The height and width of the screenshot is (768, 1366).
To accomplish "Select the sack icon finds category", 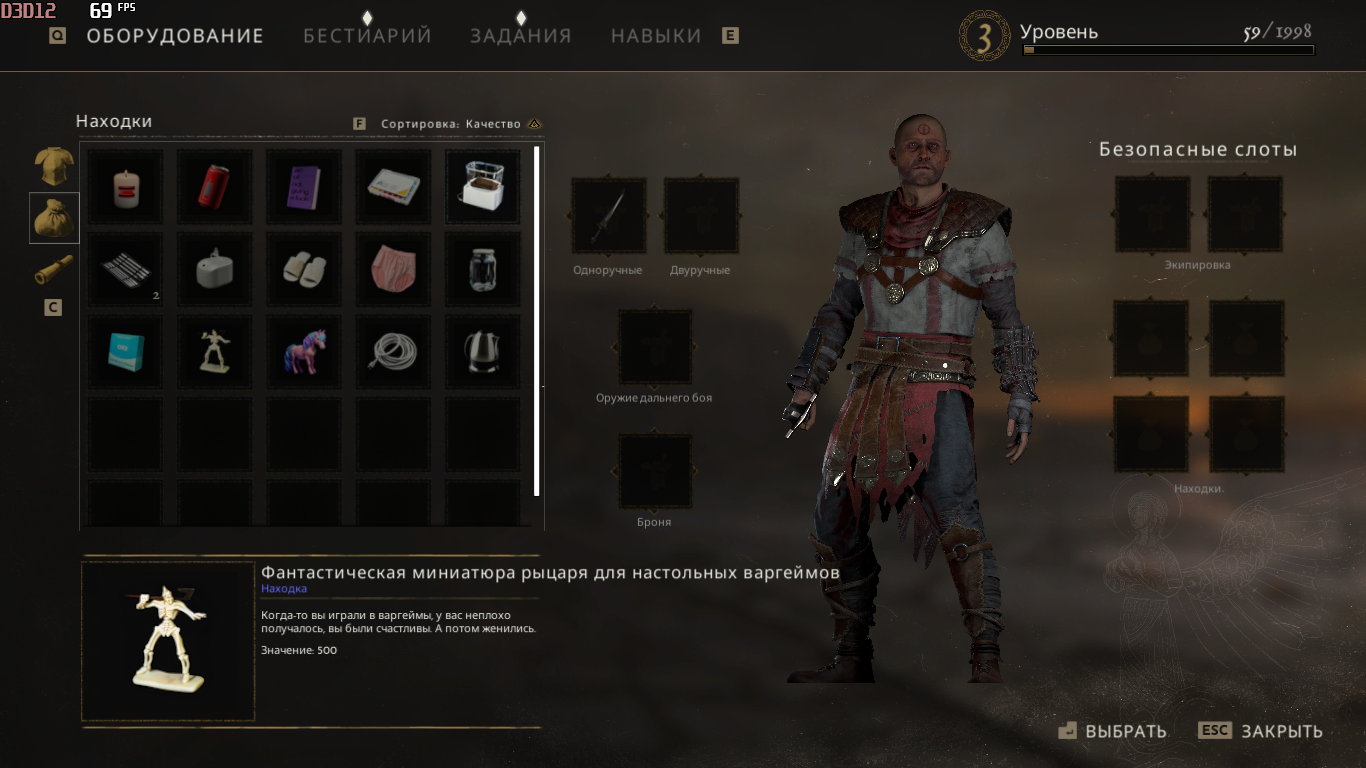I will pos(54,218).
